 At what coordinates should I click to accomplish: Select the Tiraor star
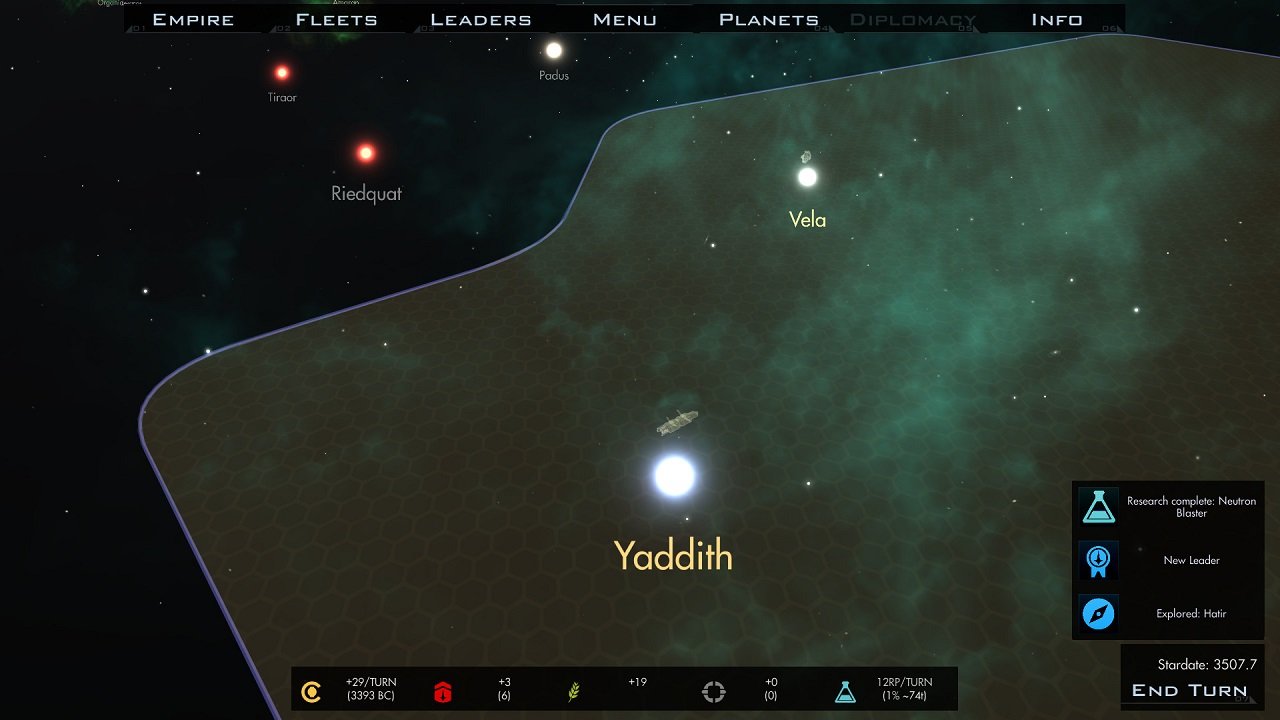pos(282,72)
